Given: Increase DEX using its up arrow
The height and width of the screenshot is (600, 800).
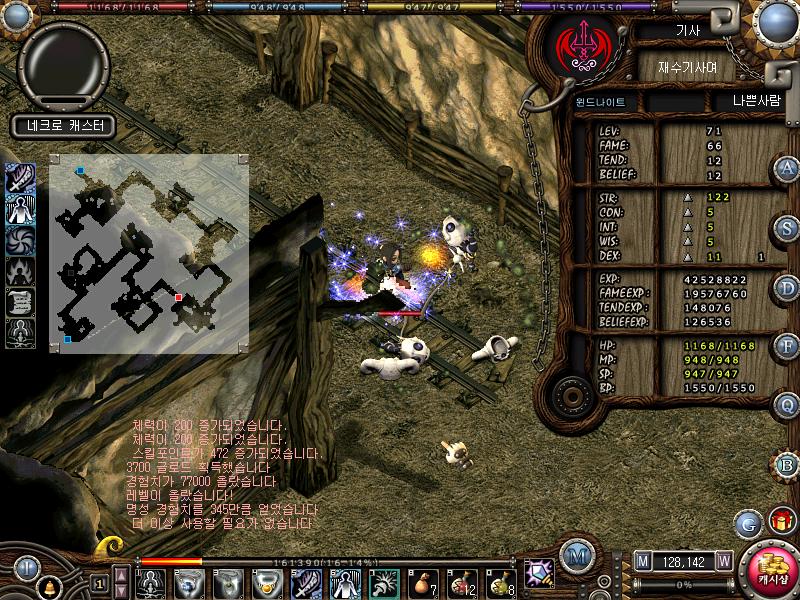Looking at the screenshot, I should tap(687, 256).
